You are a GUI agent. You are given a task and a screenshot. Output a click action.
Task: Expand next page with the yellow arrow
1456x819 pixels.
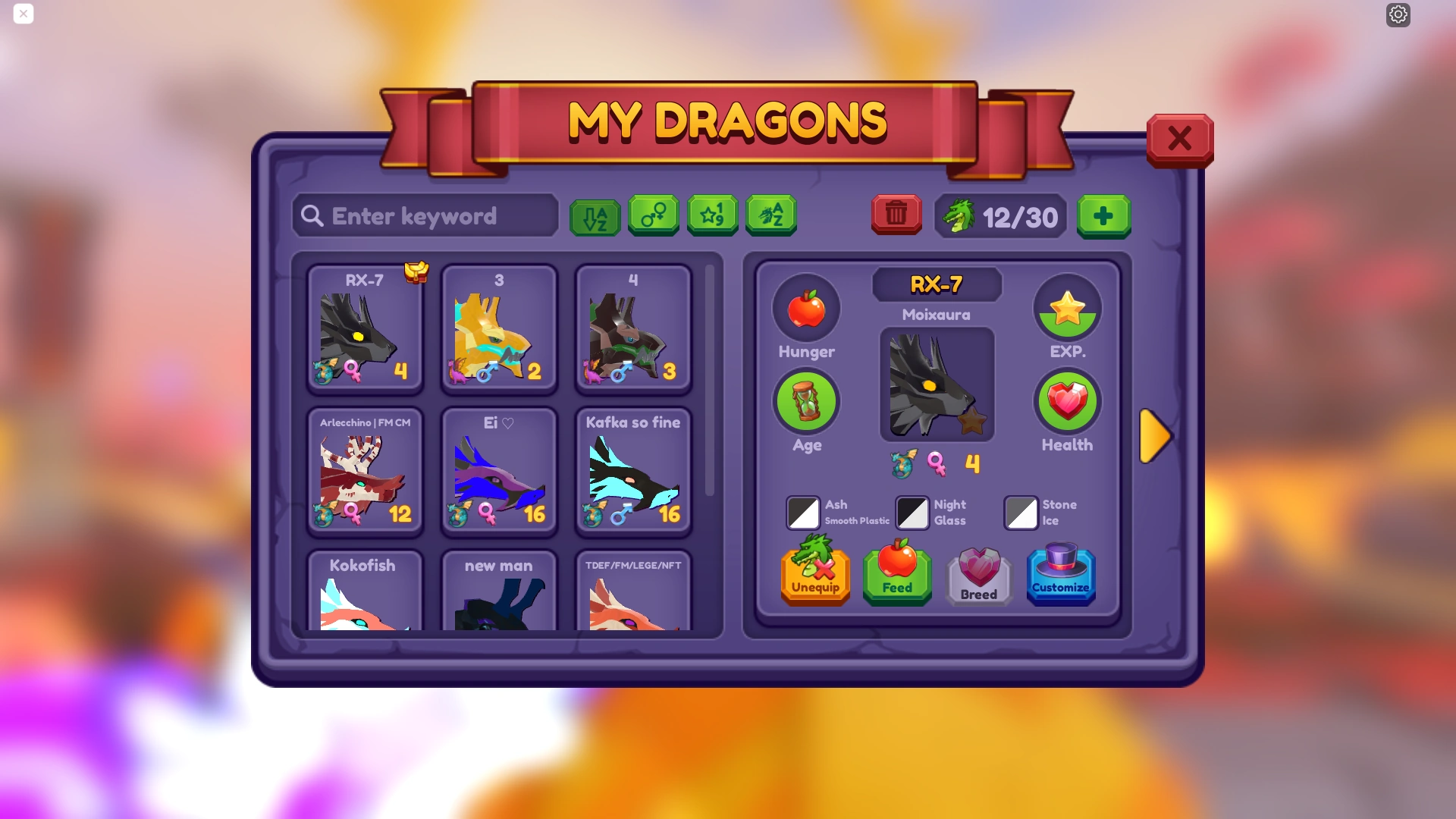click(x=1155, y=436)
